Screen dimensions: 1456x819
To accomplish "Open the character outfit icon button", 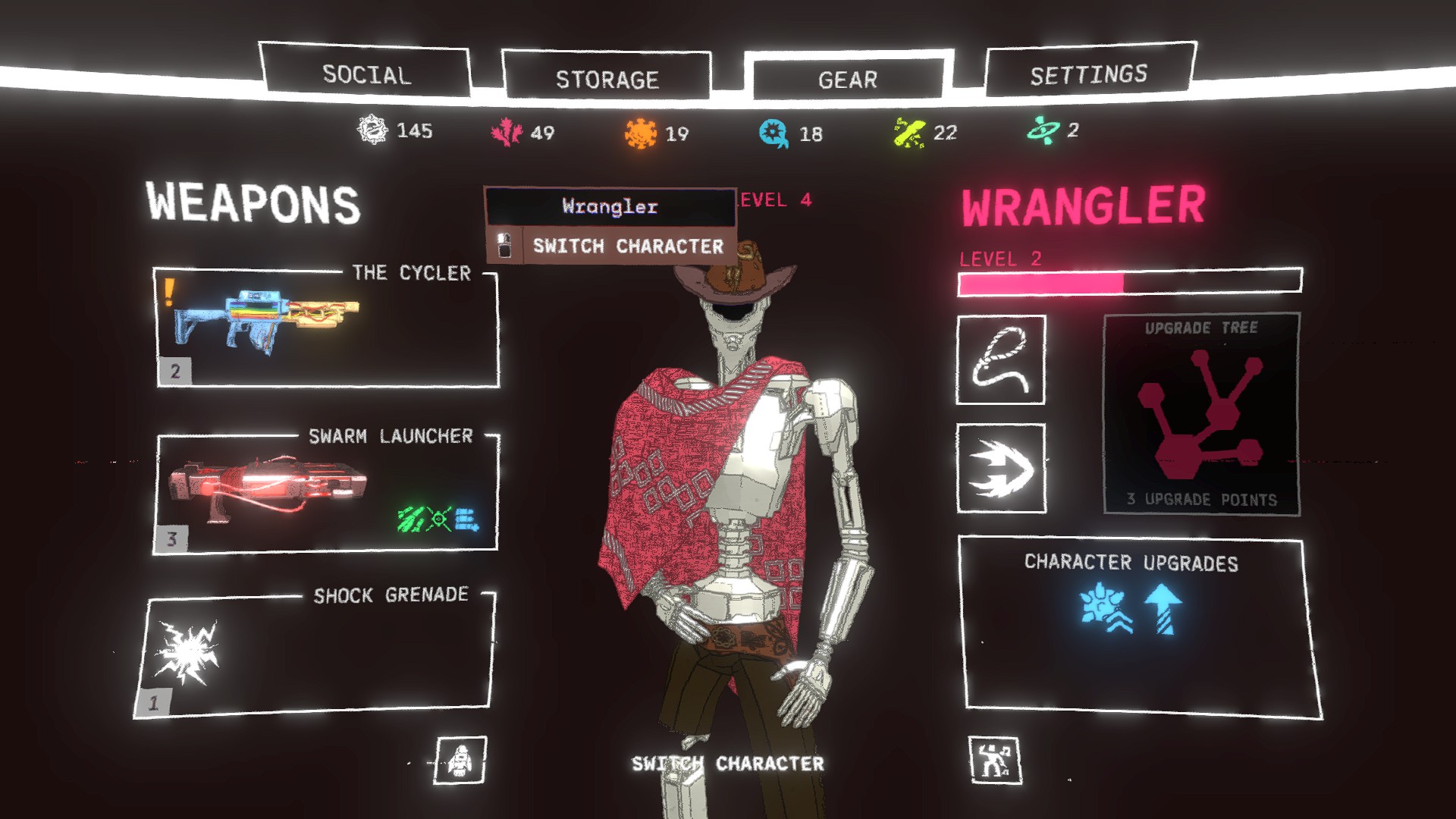I will tap(460, 760).
